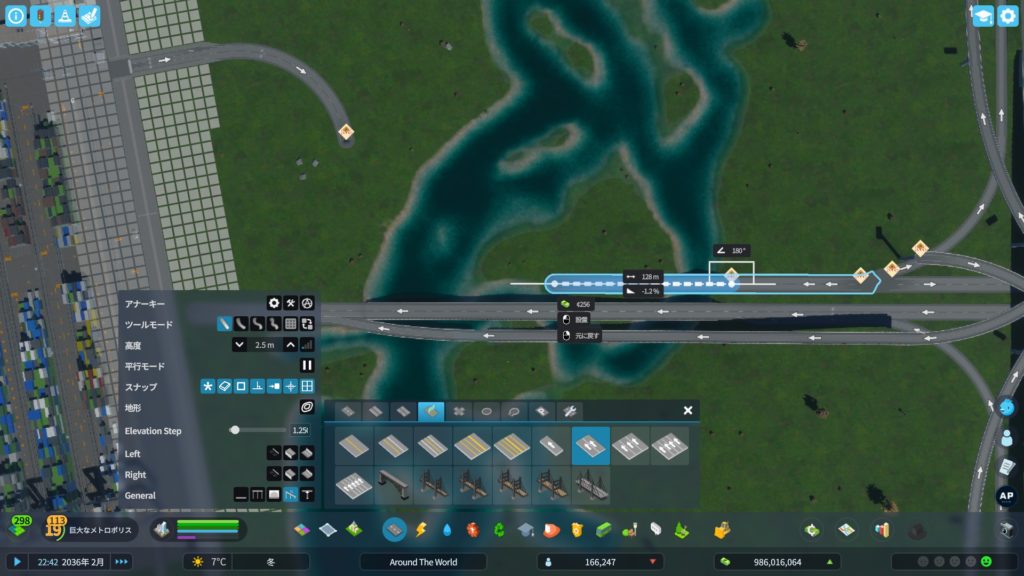
Task: Toggle parallel mode (平行モード)
Action: [x=307, y=366]
